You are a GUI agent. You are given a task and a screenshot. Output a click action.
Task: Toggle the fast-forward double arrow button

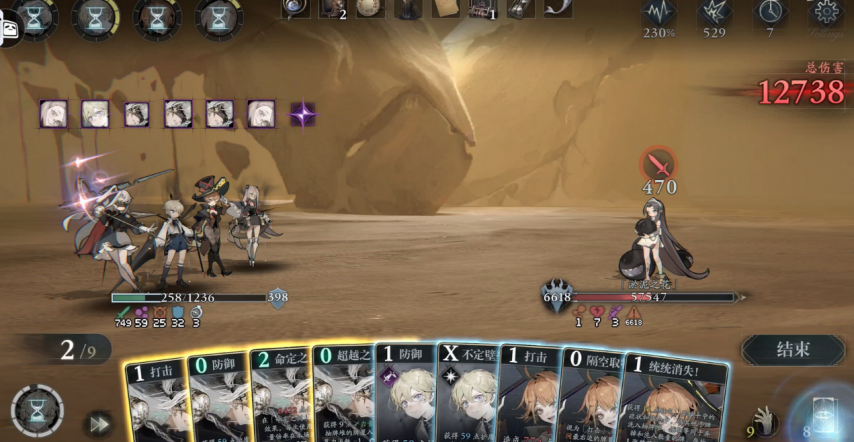[99, 423]
